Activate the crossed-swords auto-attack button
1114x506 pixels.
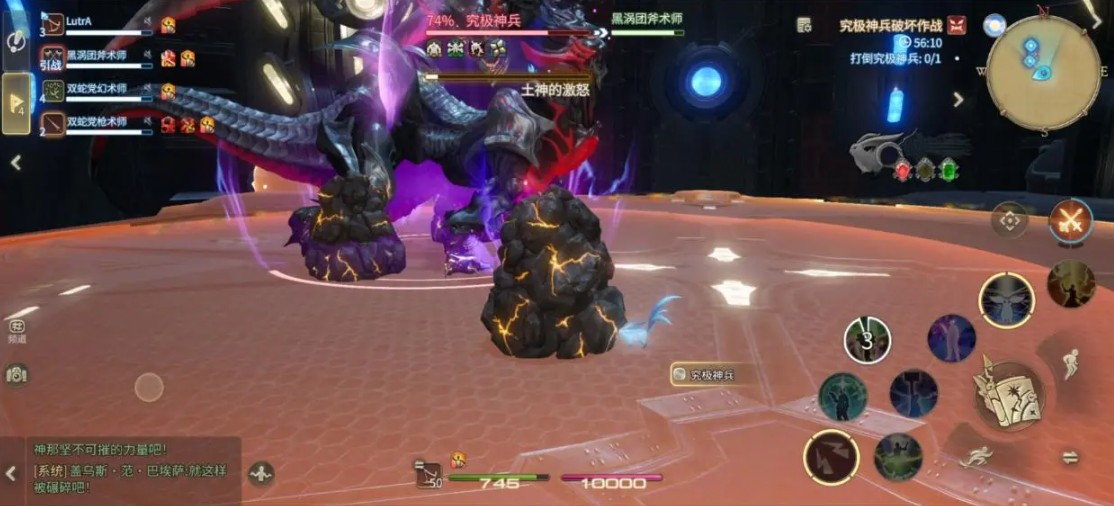(x=1070, y=220)
